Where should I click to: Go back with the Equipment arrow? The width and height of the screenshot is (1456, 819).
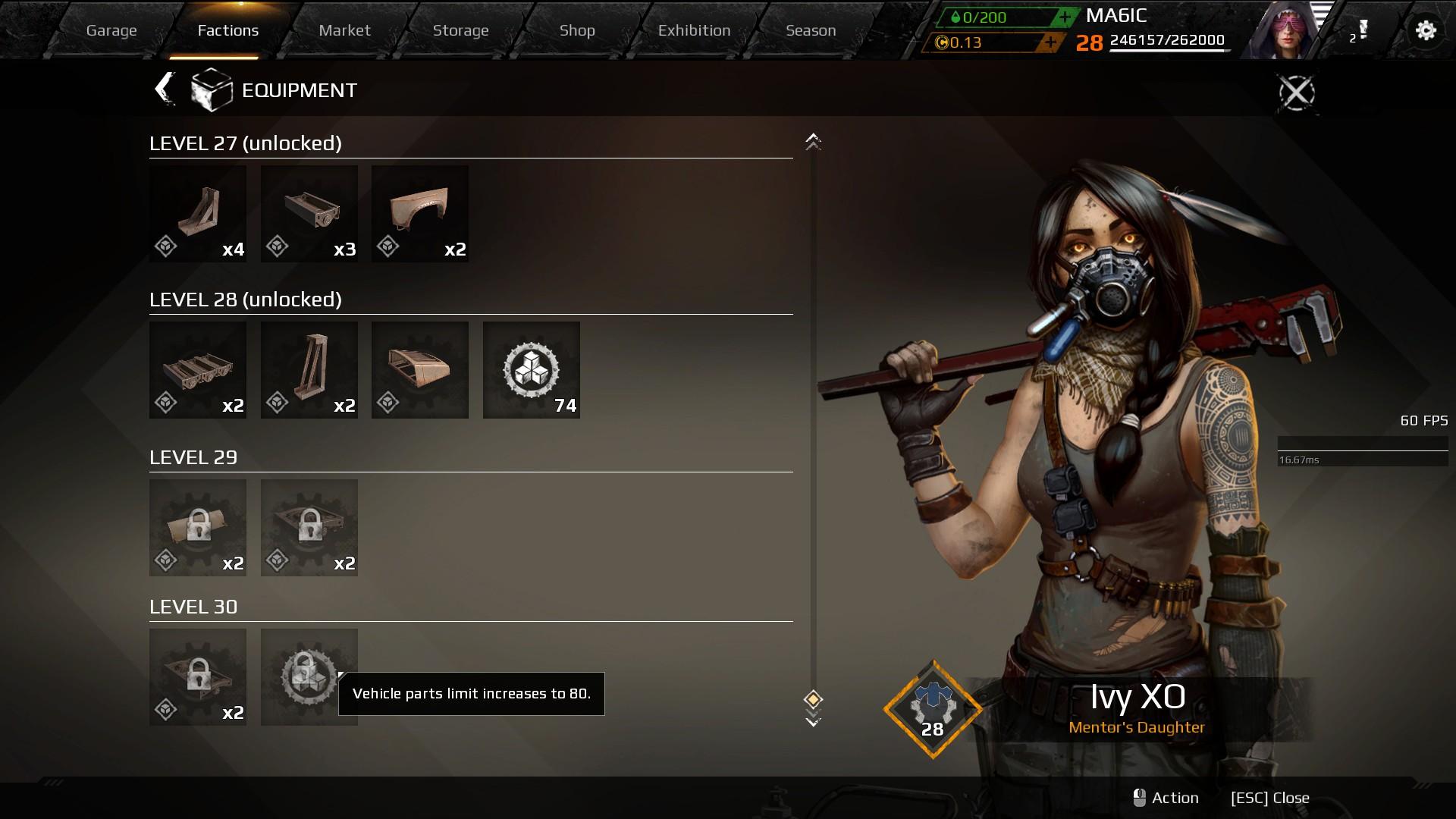(165, 89)
